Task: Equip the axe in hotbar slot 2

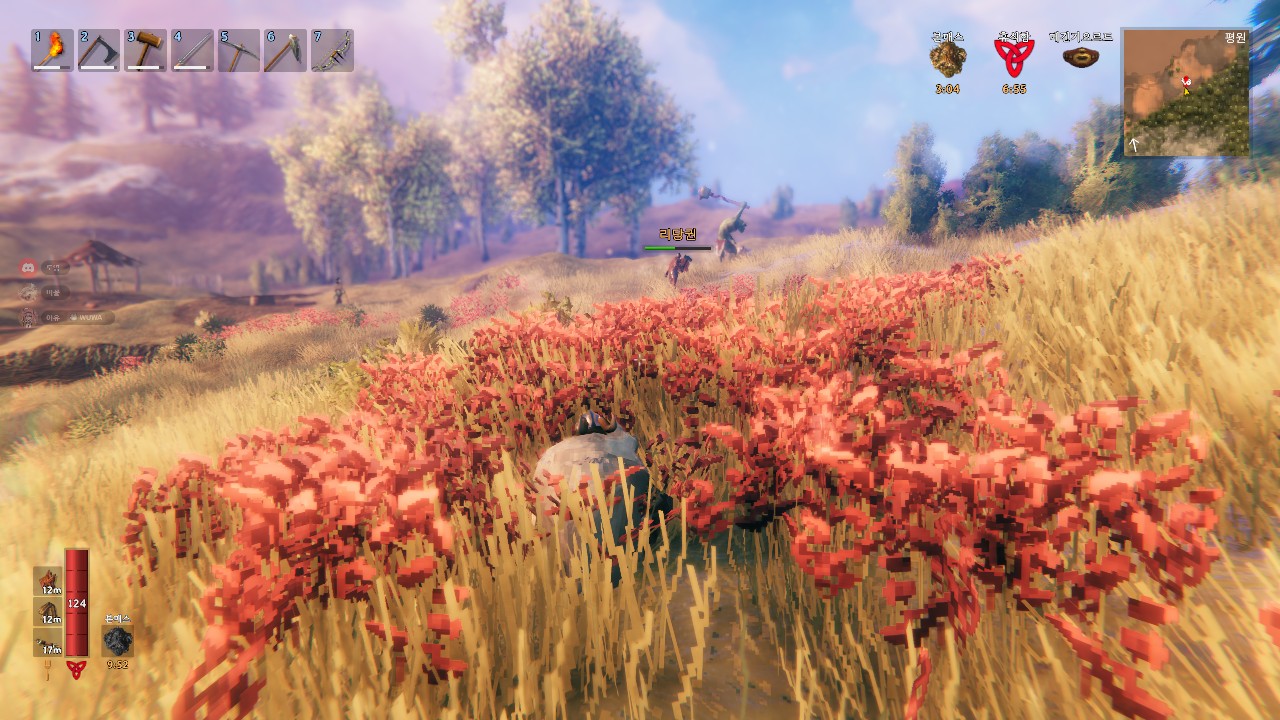Action: point(98,50)
